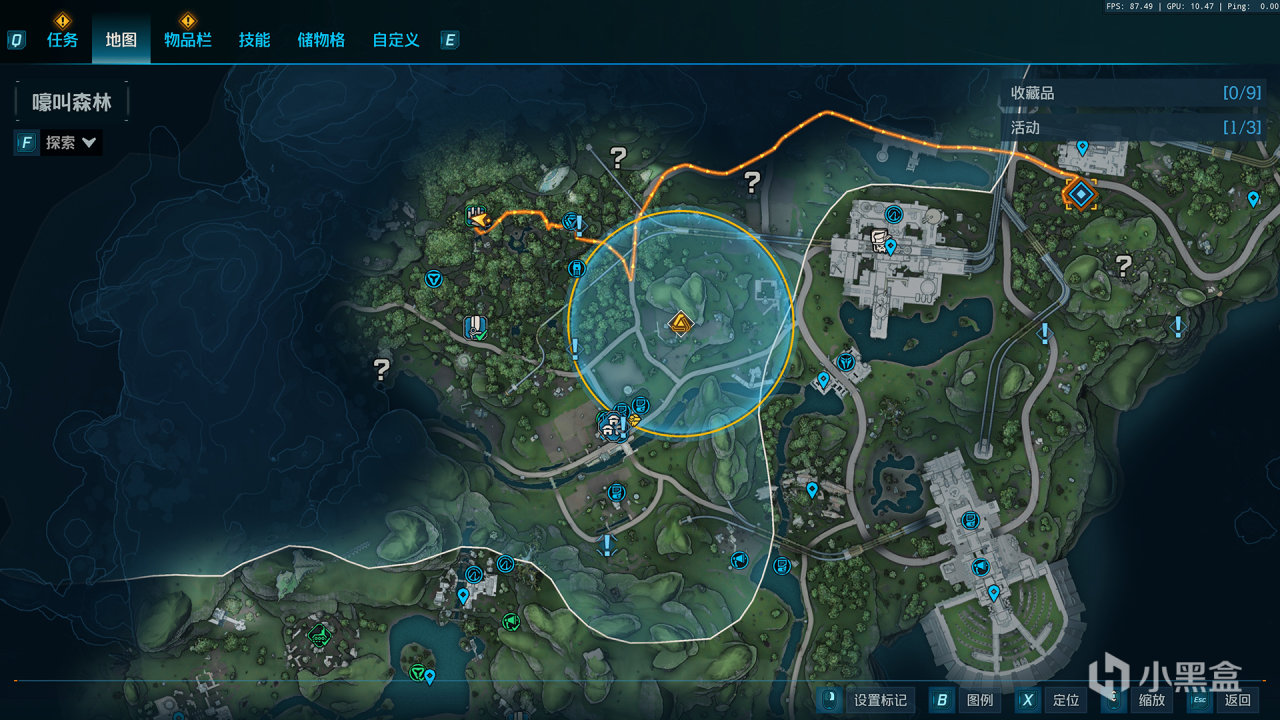
Task: Click the 定位 locate button
Action: (x=1052, y=700)
